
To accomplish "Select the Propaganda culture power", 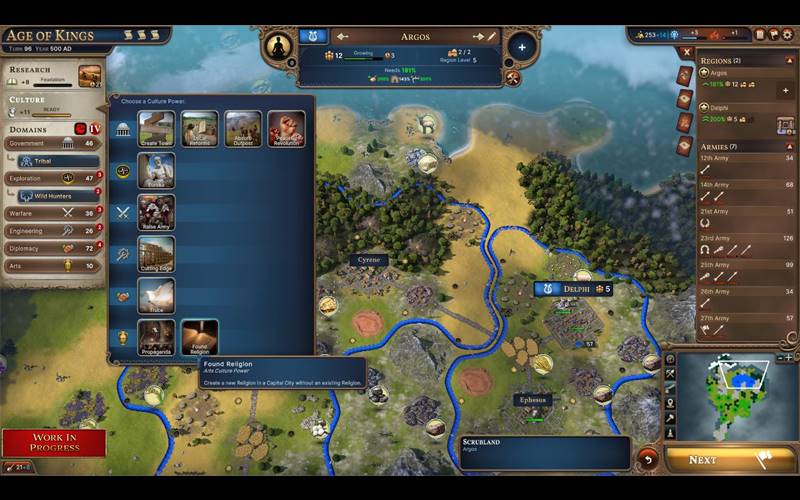I will coord(156,337).
